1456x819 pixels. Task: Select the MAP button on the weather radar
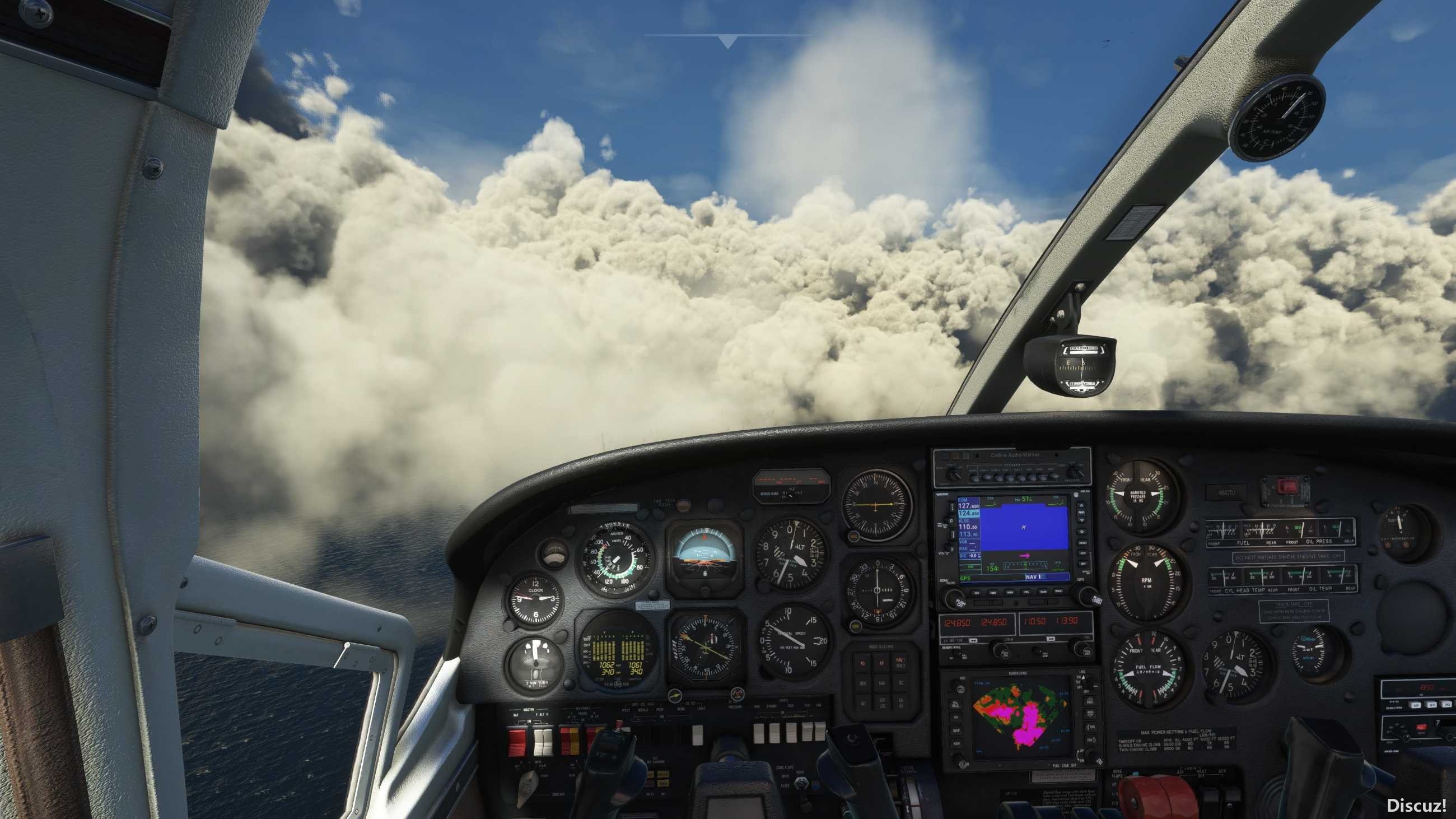coord(957,731)
